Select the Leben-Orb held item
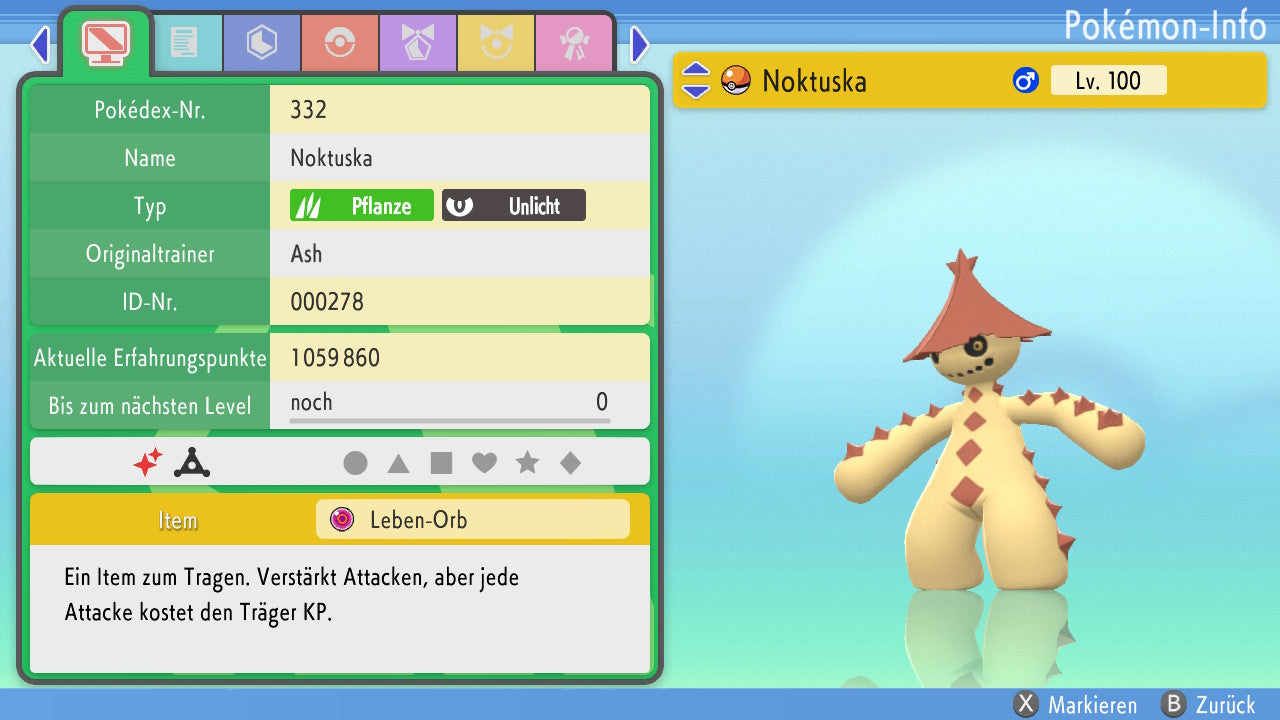The height and width of the screenshot is (720, 1280). pos(472,520)
